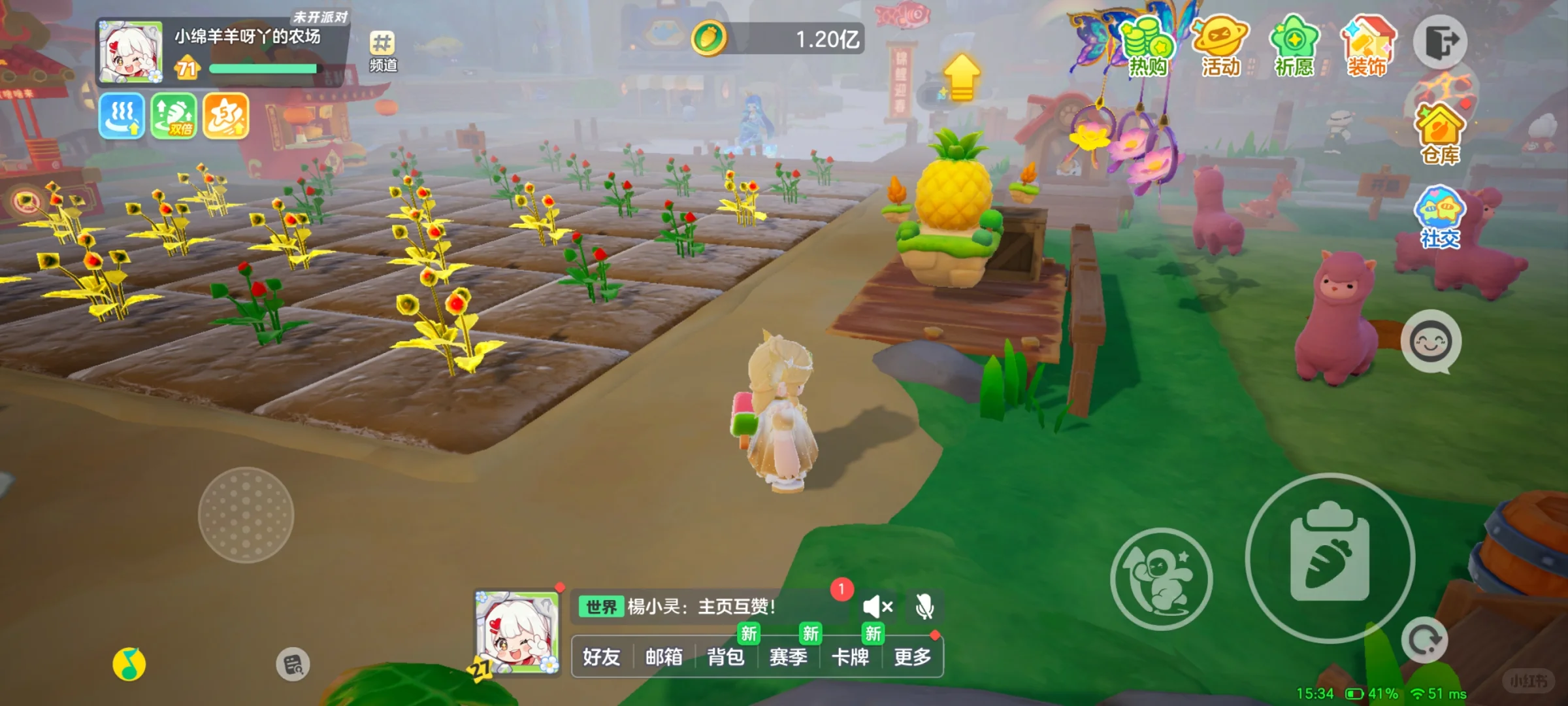Show 更多 more options
1568x706 pixels.
pyautogui.click(x=912, y=656)
